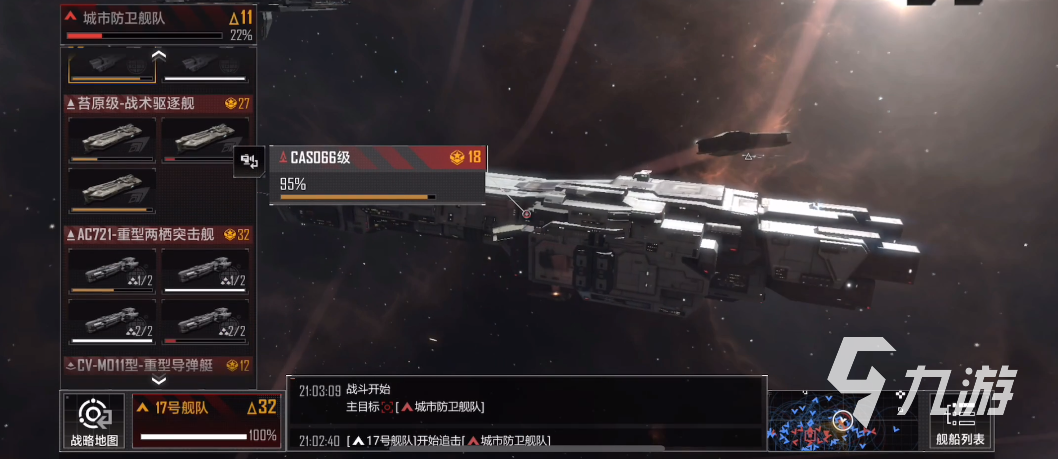Open the 战略地图 strategic map
This screenshot has width=1058, height=459.
pos(93,421)
